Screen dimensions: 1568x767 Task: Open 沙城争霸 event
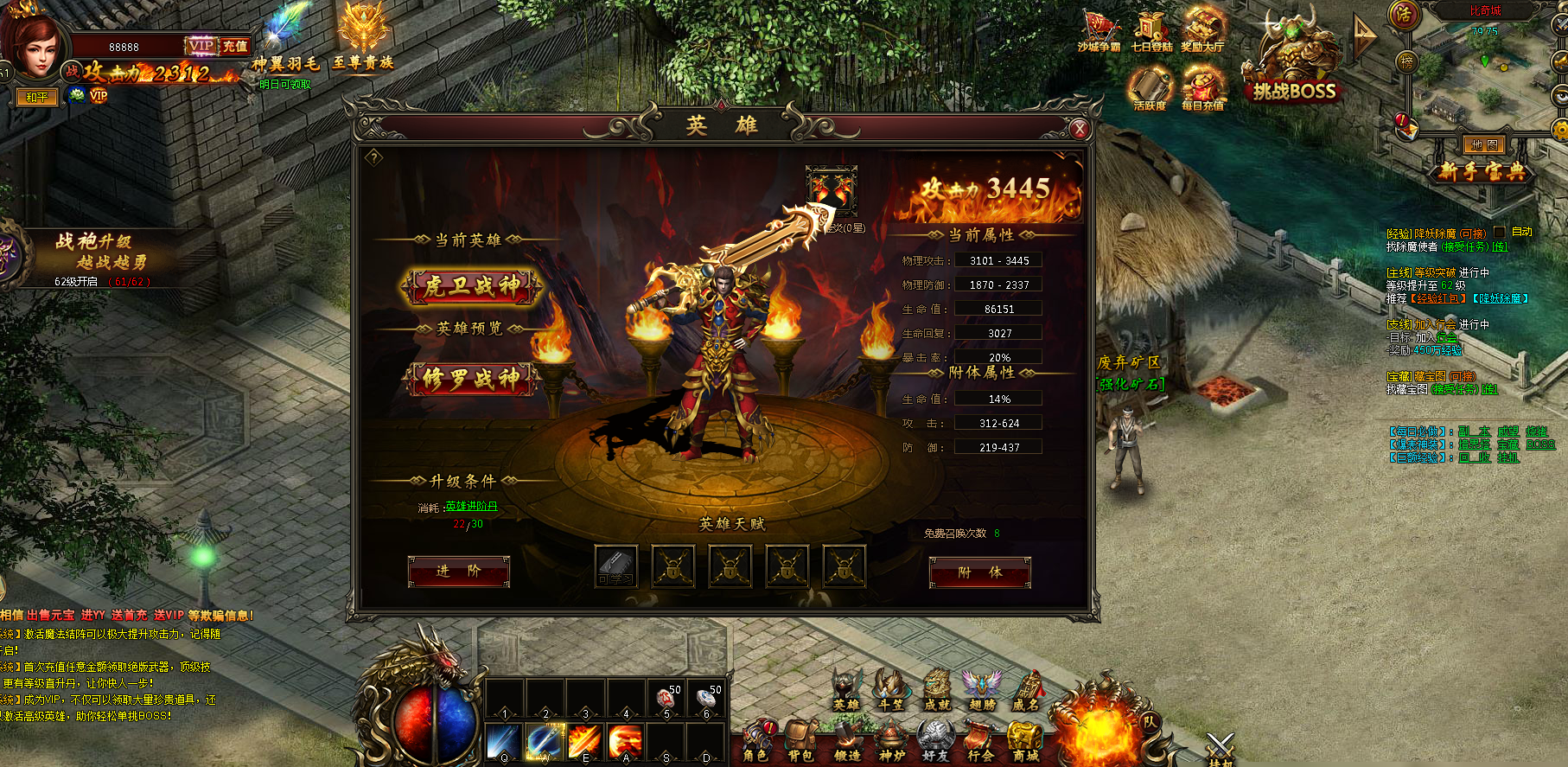[x=1099, y=33]
